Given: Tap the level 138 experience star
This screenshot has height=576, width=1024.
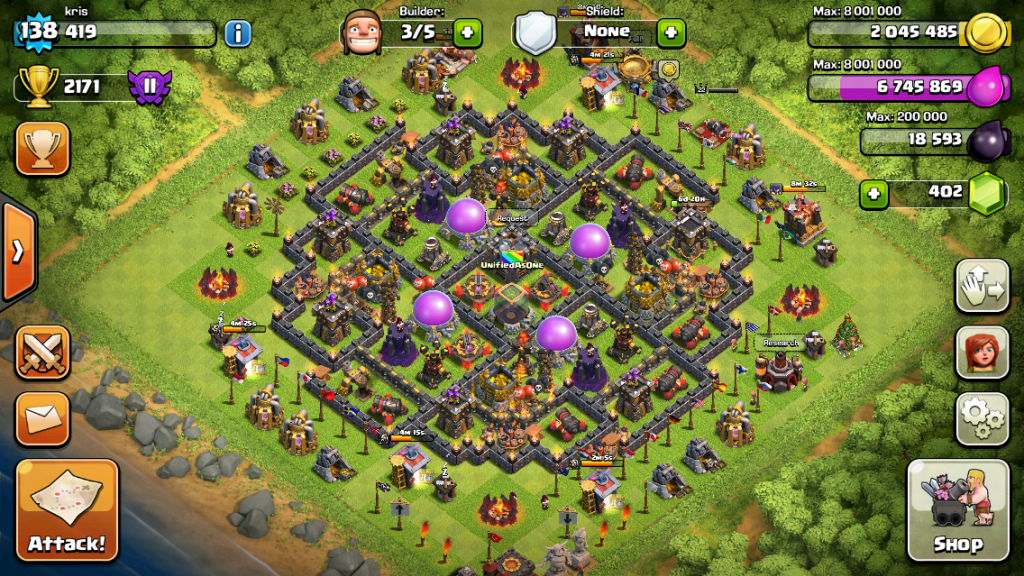Looking at the screenshot, I should (x=38, y=31).
